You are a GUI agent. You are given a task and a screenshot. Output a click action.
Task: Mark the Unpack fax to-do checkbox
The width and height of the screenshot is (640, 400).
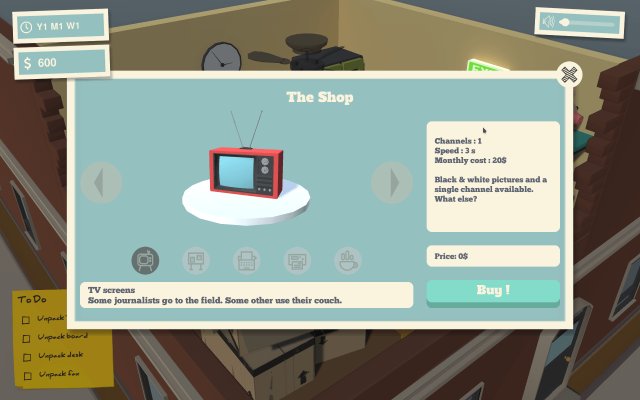click(x=26, y=375)
